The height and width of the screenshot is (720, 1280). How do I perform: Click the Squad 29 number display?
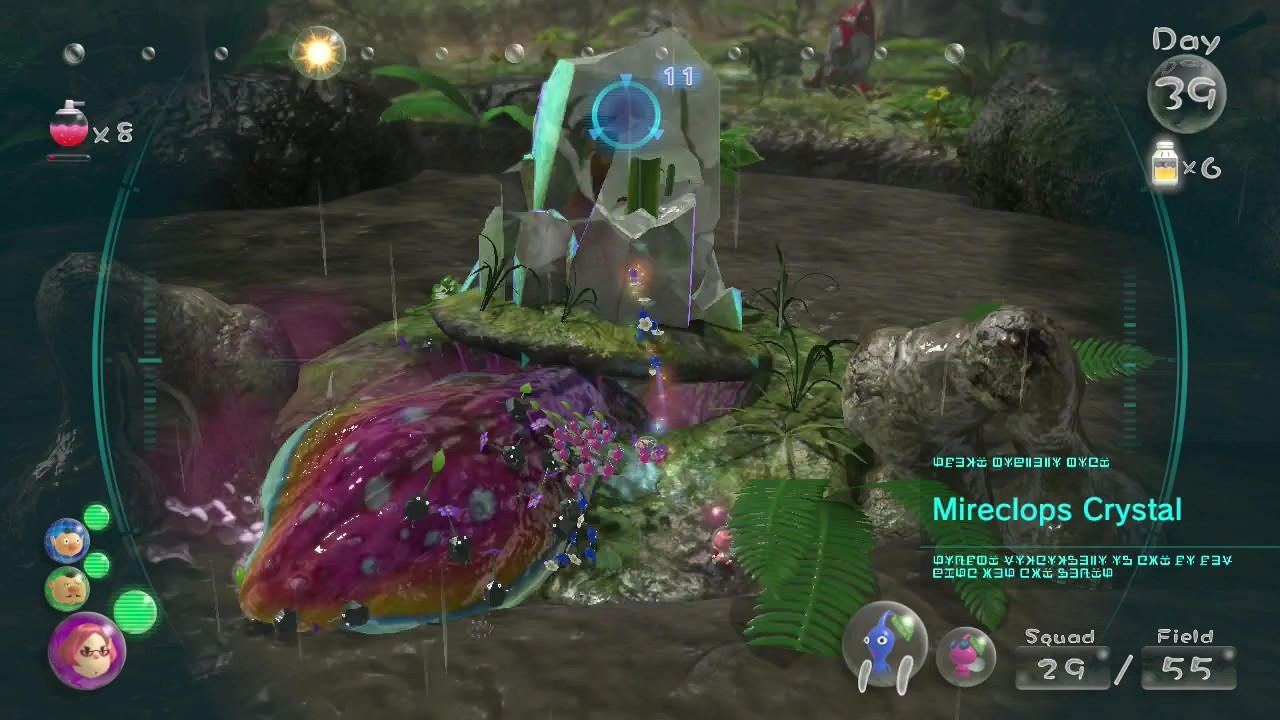coord(1063,670)
